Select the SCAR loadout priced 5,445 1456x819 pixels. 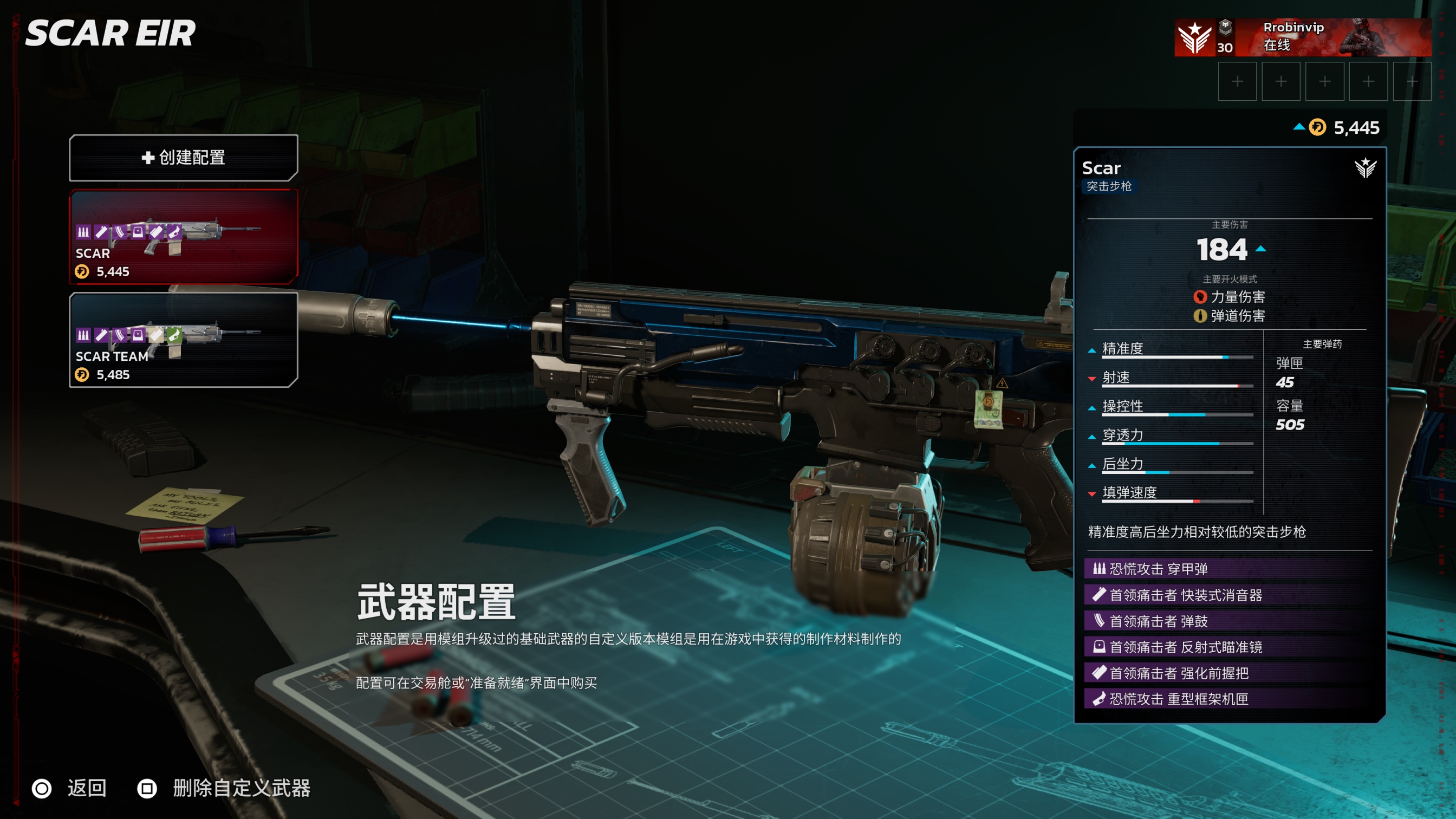(183, 237)
